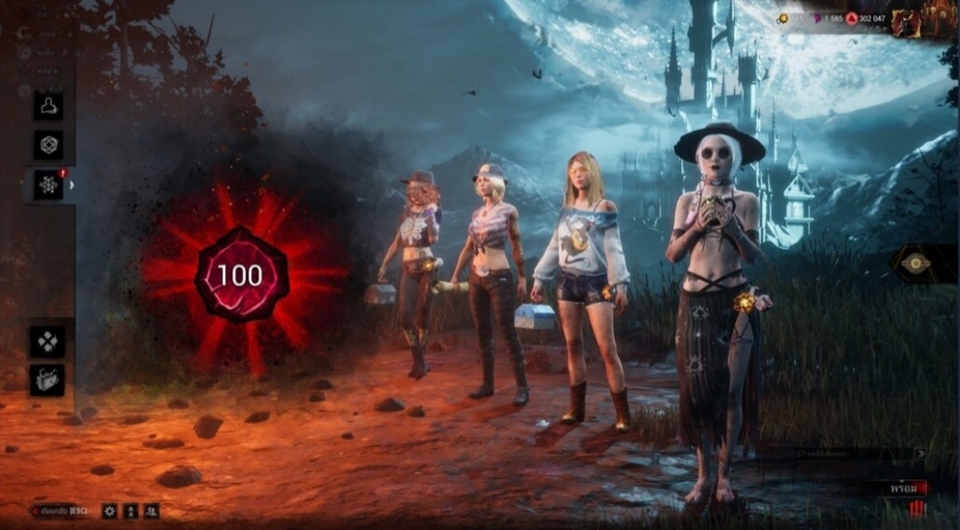Open the friends icon in bottom bar
Viewport: 960px width, 530px height.
pyautogui.click(x=151, y=511)
